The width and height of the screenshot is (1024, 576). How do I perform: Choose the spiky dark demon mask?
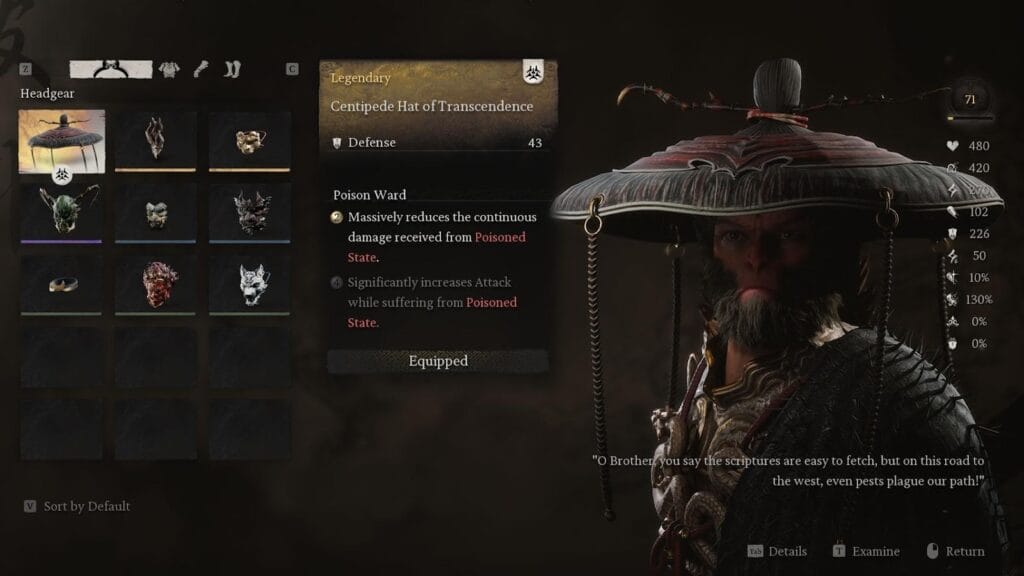click(250, 210)
